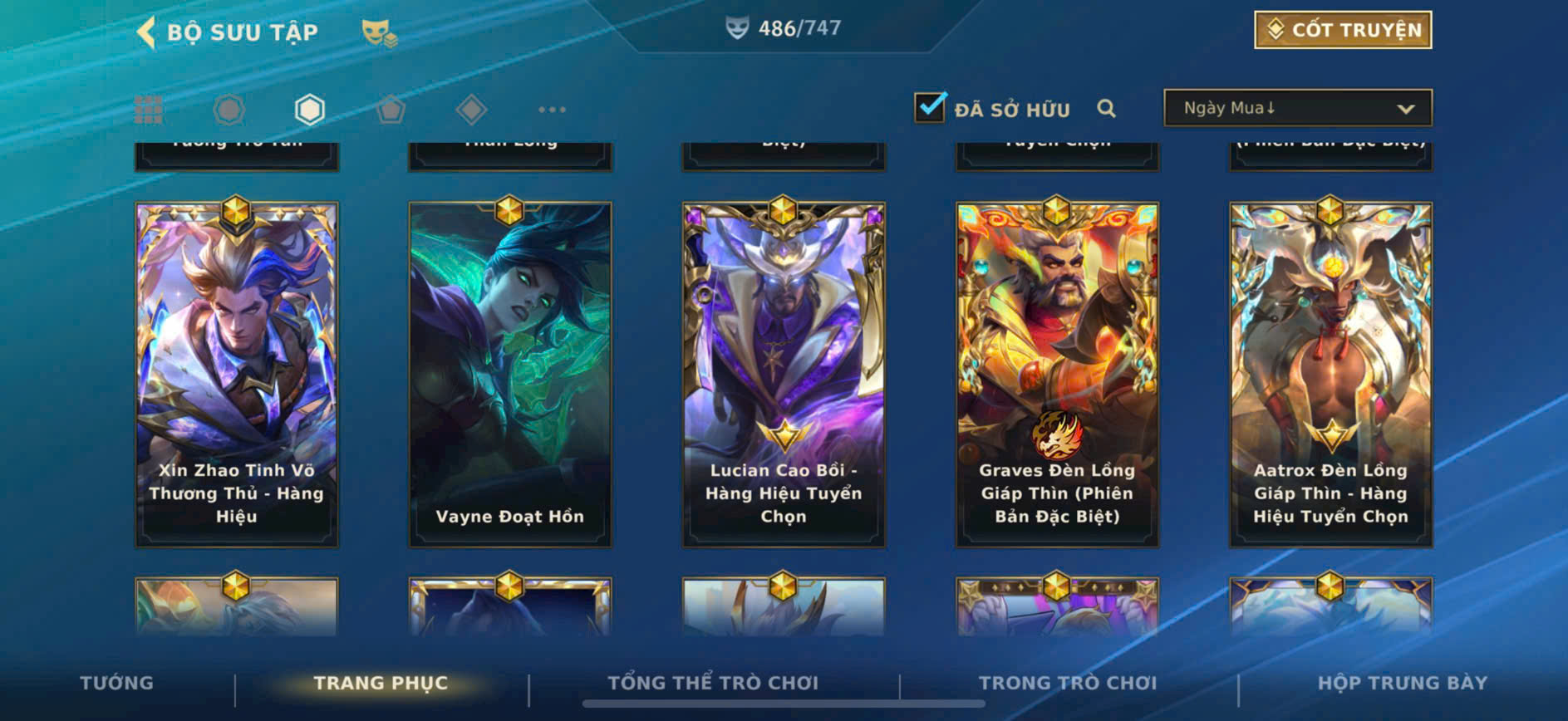The height and width of the screenshot is (721, 1568).
Task: Switch to the Tổng Thể Trò Chơi tab
Action: tap(713, 683)
